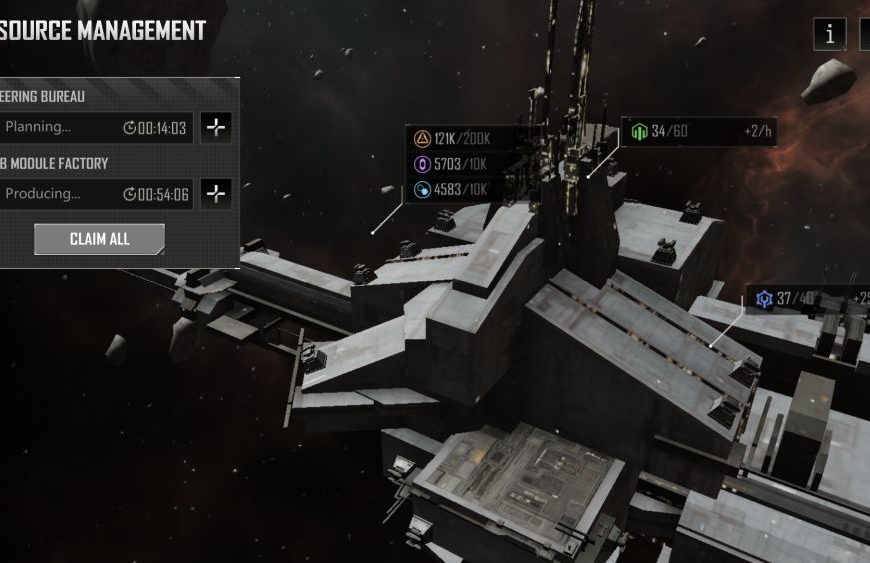
Task: Speed up the Module Factory production
Action: point(216,194)
